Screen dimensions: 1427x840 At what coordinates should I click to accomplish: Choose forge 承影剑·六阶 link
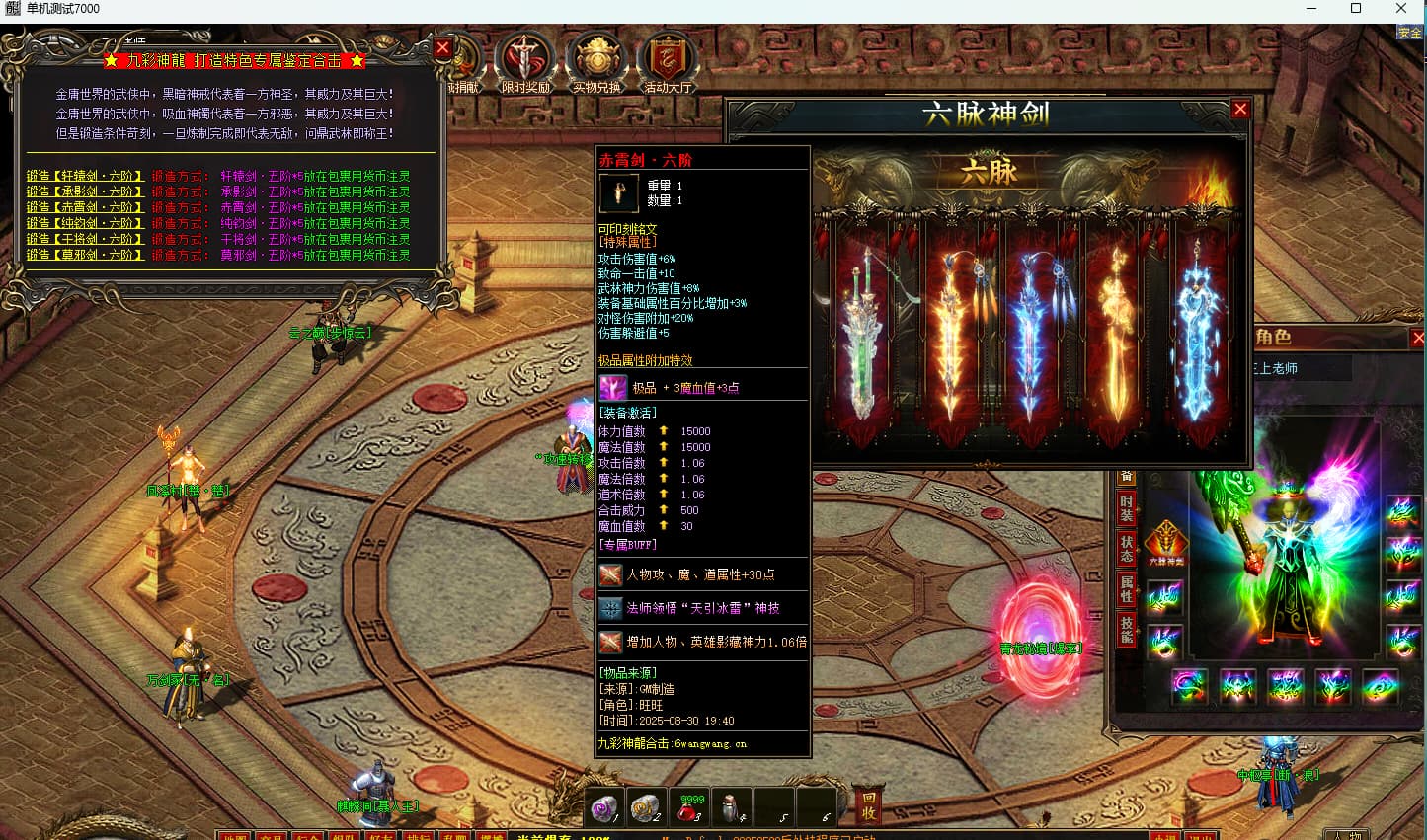click(x=85, y=191)
